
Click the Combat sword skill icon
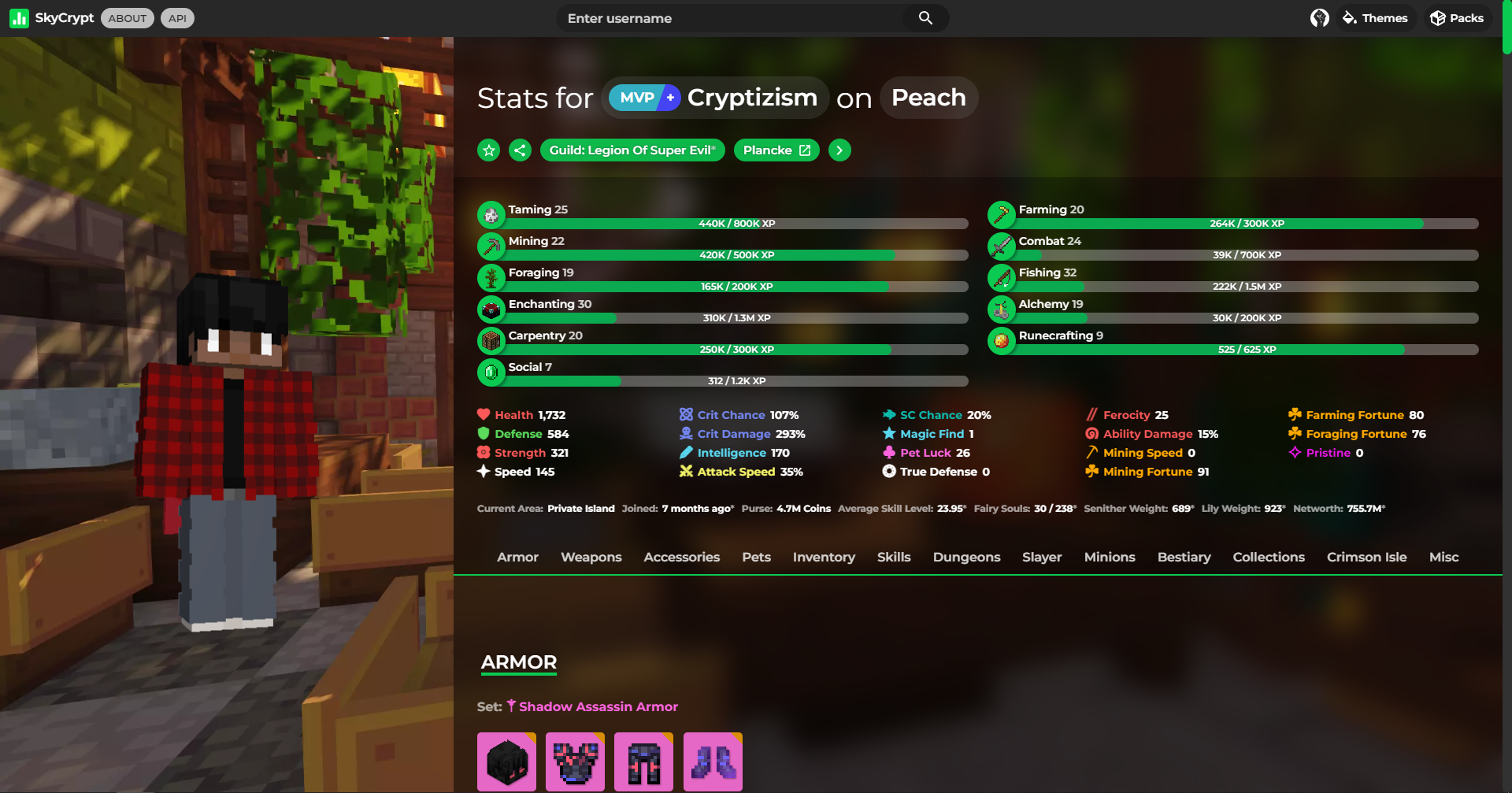(x=1002, y=246)
